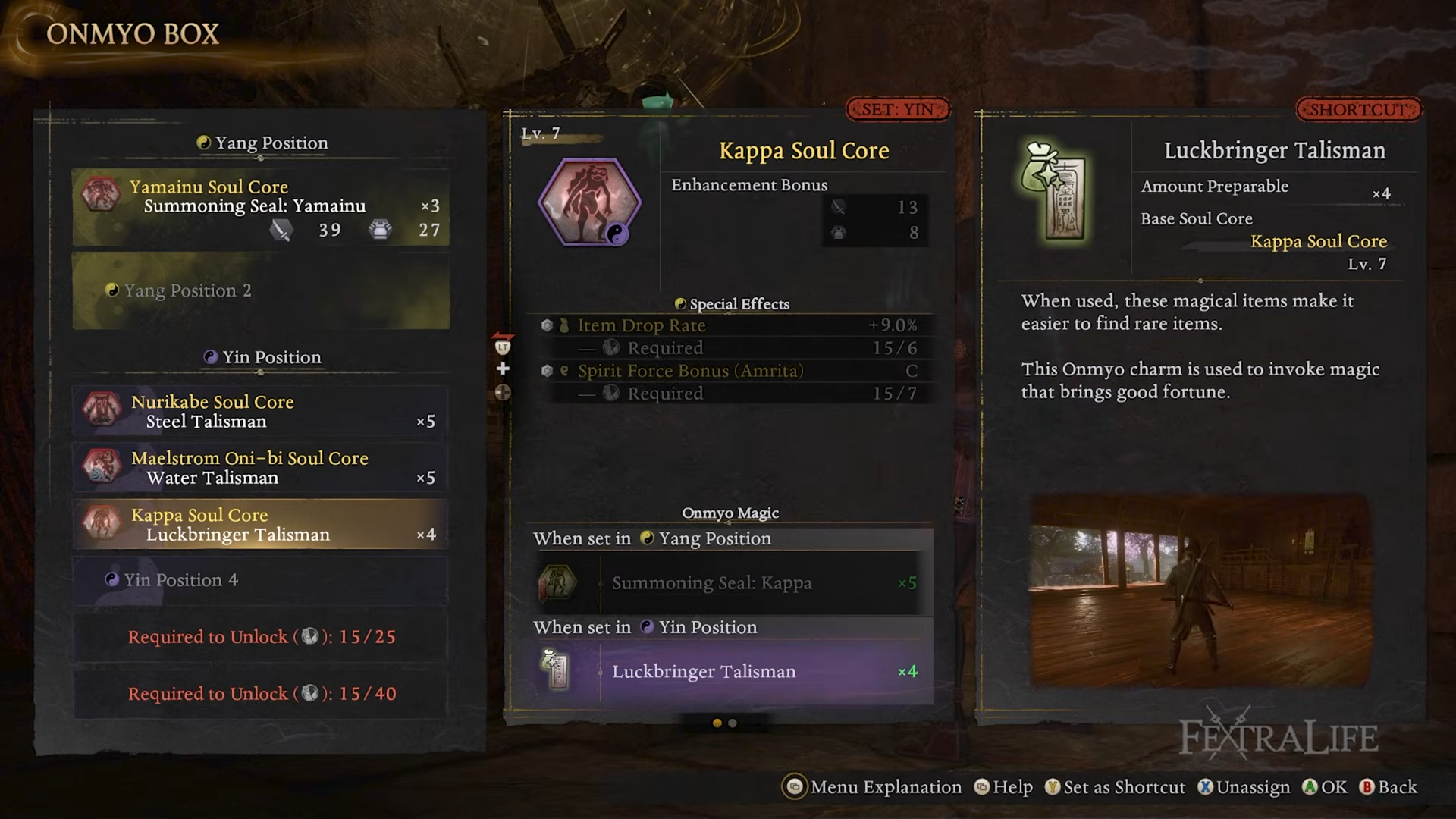Image resolution: width=1456 pixels, height=819 pixels.
Task: Choose Luckbringer Talisman Yin magic entry
Action: pos(728,672)
